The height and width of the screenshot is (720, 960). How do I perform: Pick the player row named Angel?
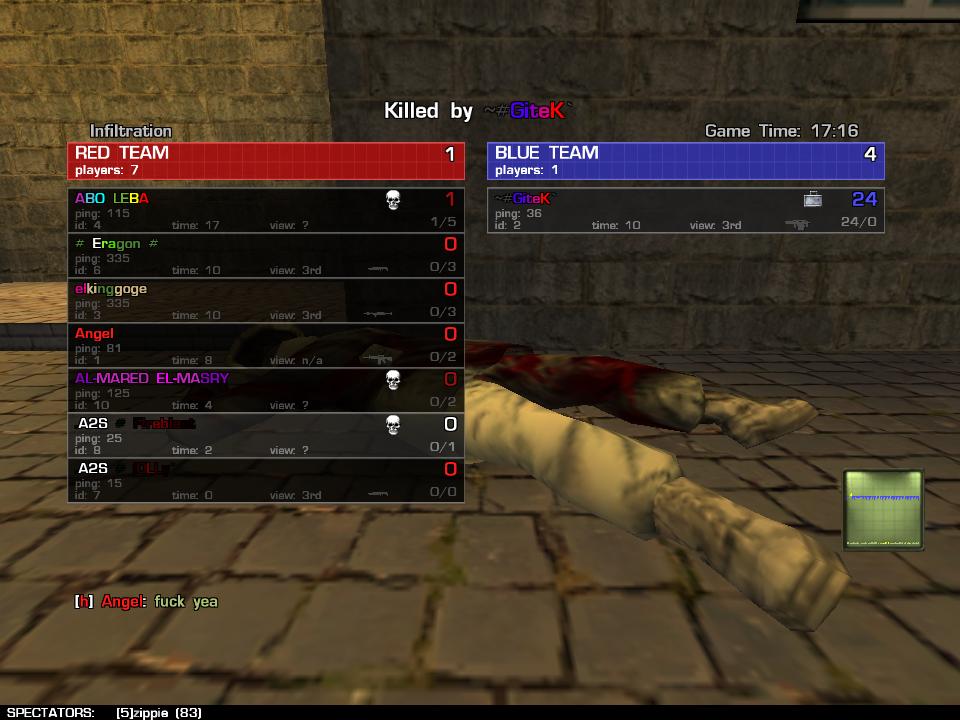tap(266, 345)
